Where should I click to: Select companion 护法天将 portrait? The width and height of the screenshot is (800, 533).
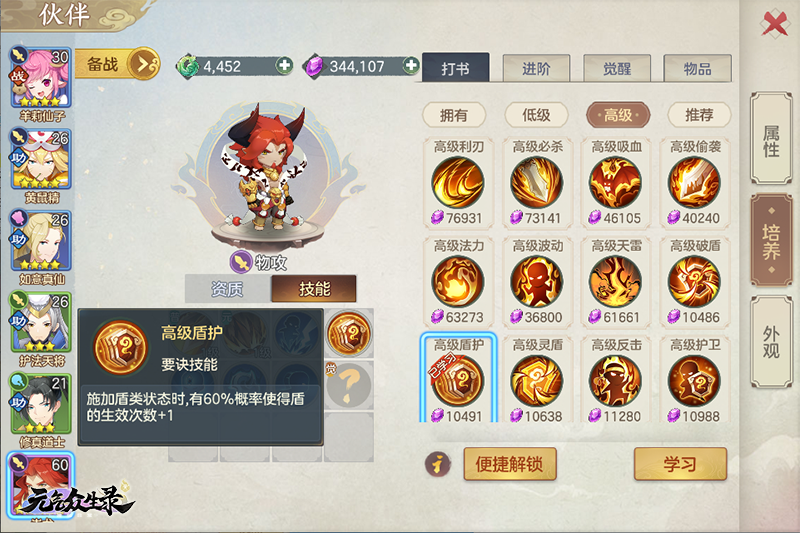pos(40,322)
